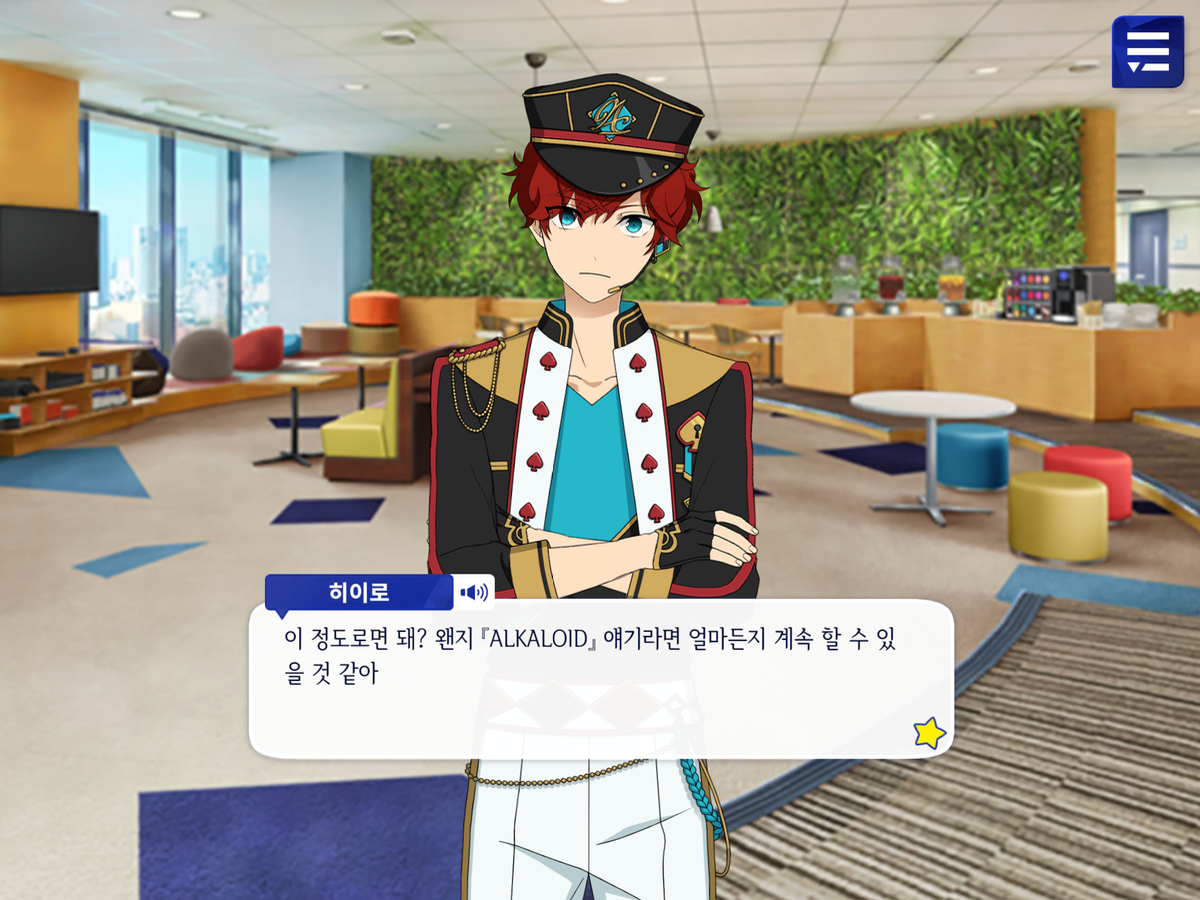Open the story menu in the top-right corner
Viewport: 1200px width, 900px height.
pos(1148,52)
